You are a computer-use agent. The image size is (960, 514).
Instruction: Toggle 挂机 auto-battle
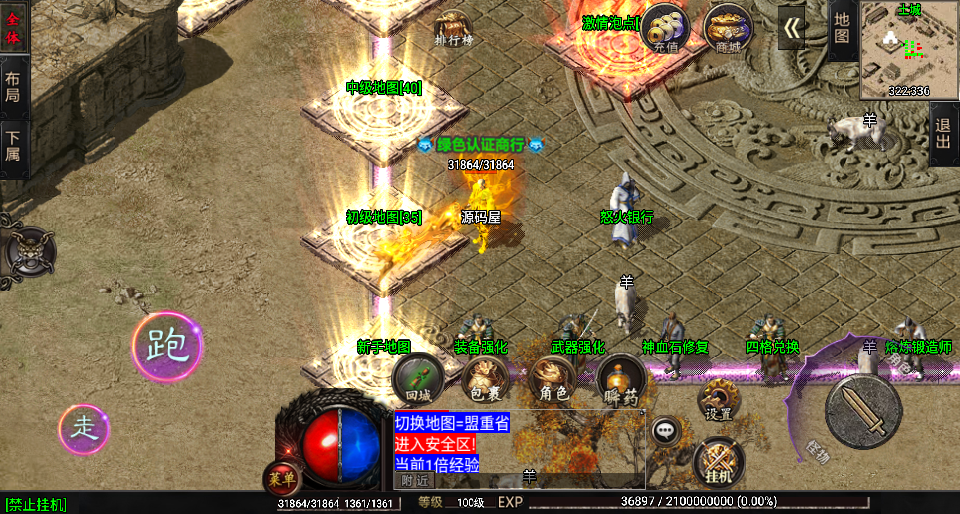719,461
